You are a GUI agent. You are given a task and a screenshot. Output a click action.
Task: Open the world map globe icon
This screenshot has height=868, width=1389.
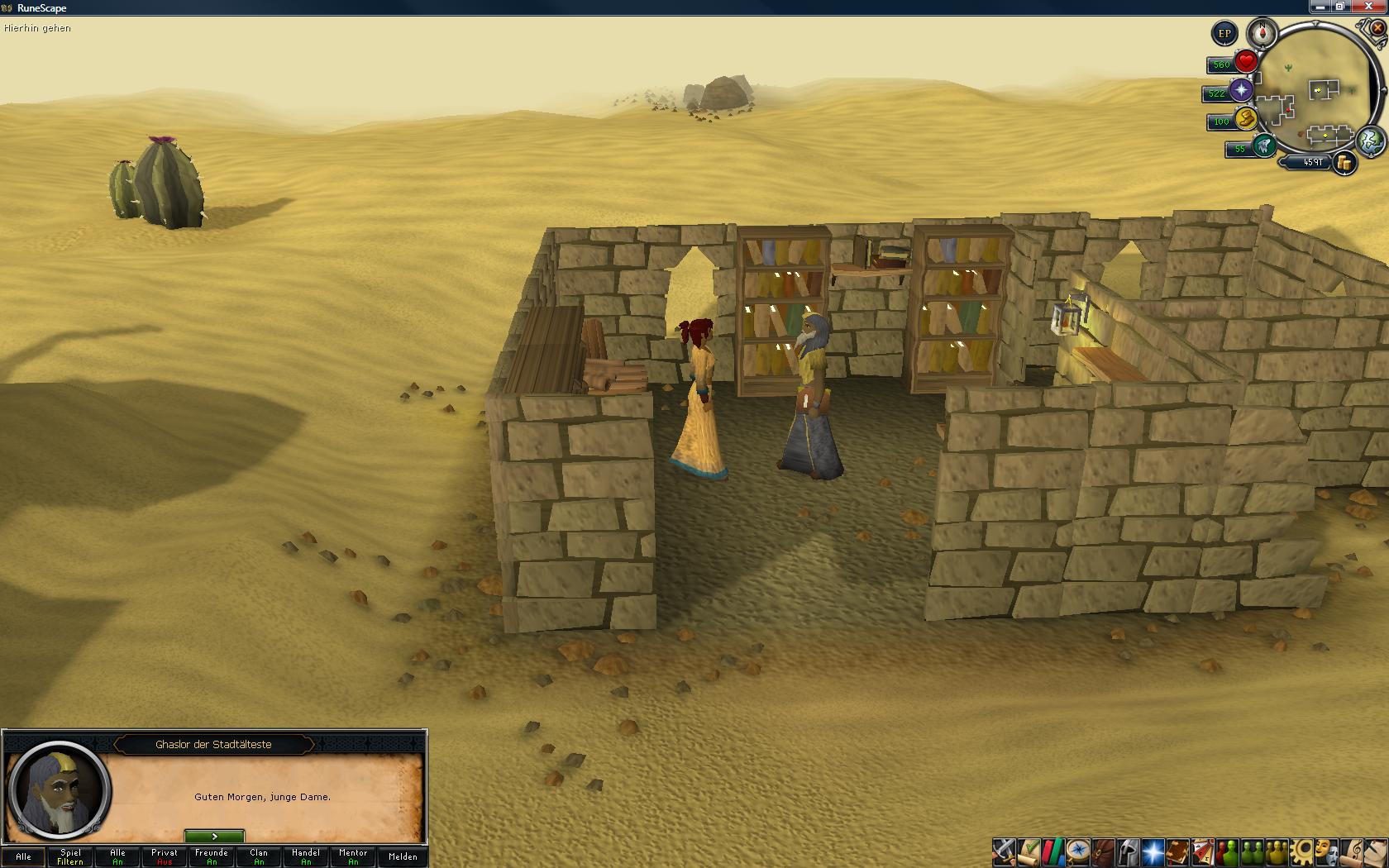pyautogui.click(x=1371, y=141)
